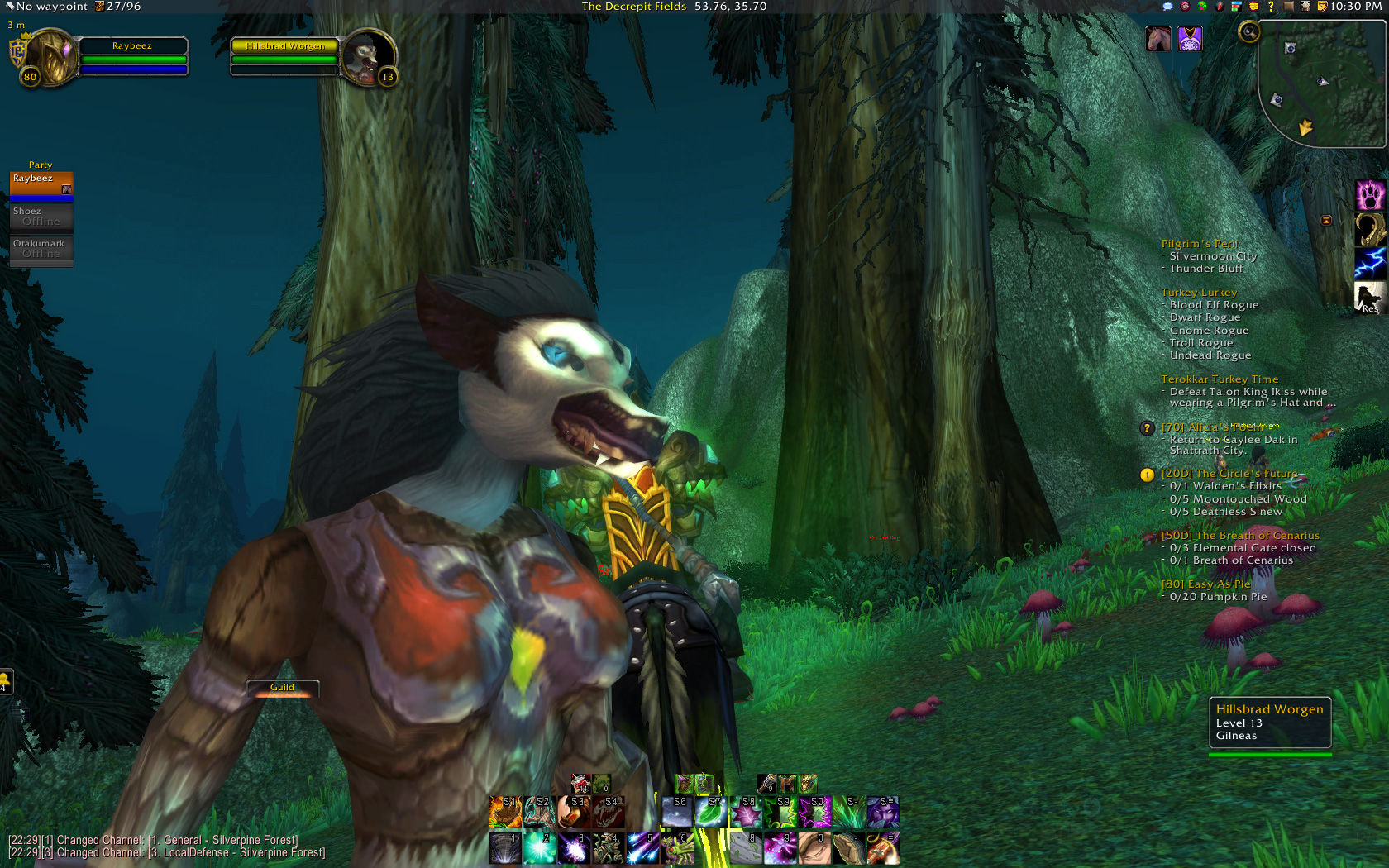Open the yellow question mark help icon
The height and width of the screenshot is (868, 1389).
coord(1271,7)
